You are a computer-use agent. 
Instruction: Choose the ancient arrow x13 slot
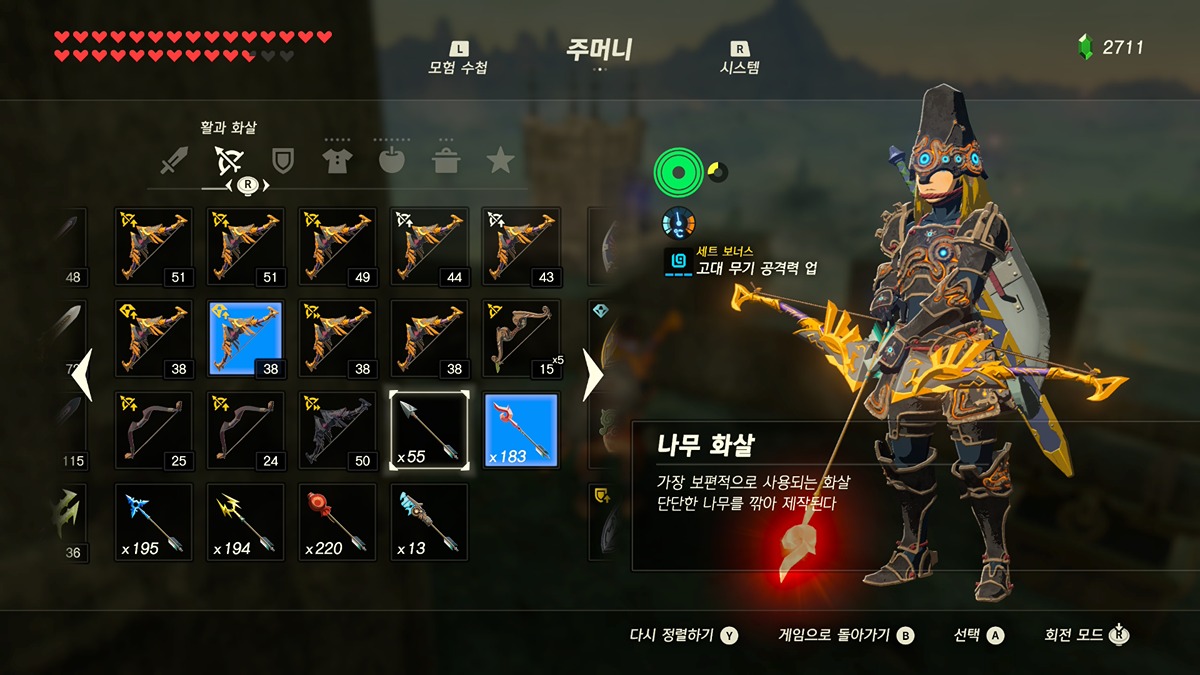(429, 522)
